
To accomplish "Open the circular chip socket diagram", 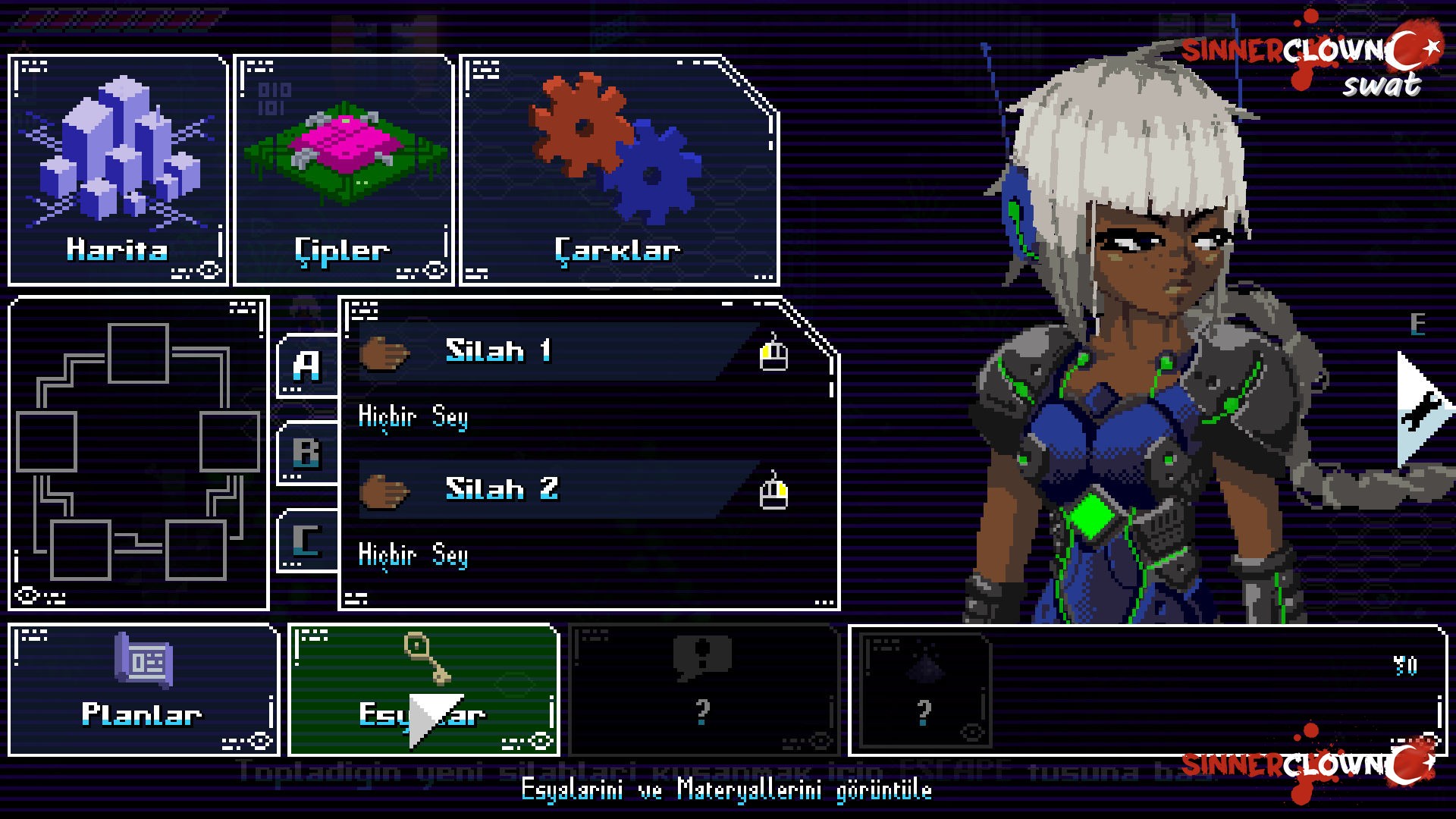I will click(139, 453).
